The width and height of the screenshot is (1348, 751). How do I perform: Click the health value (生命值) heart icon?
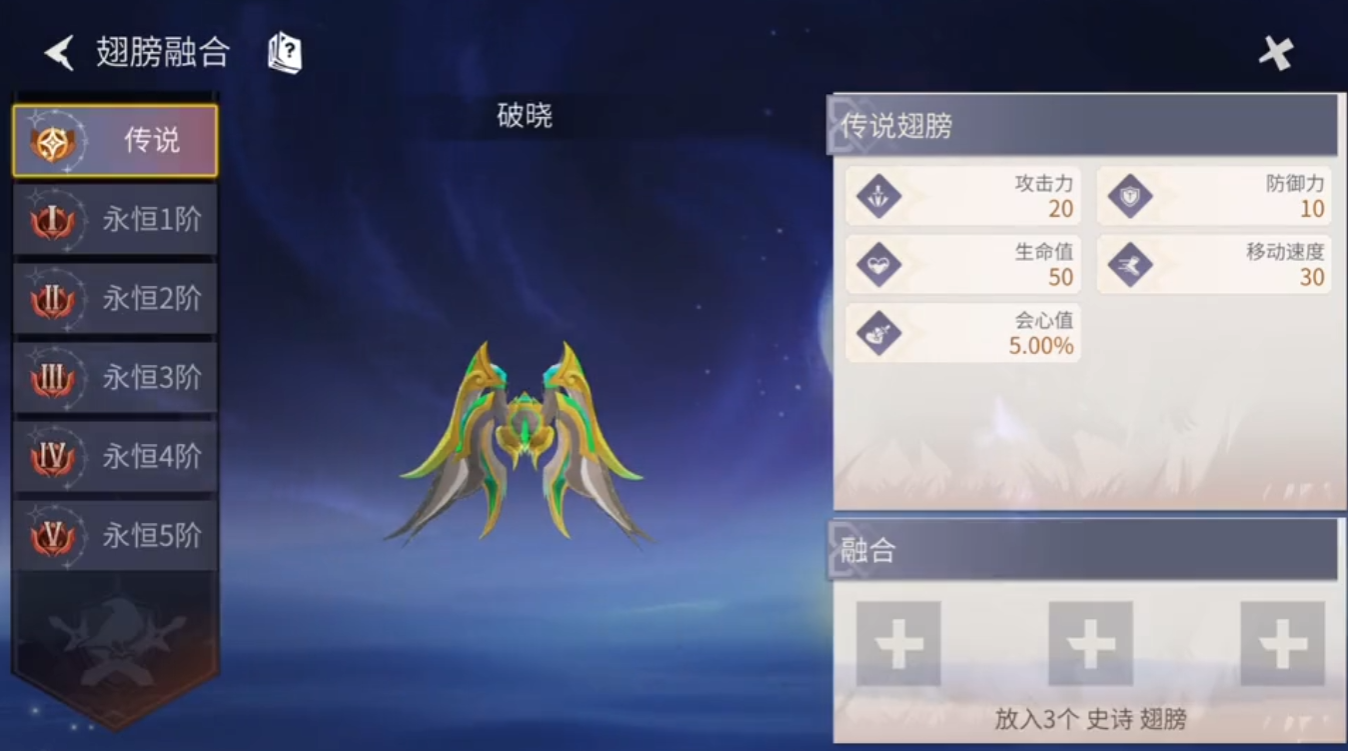point(876,264)
